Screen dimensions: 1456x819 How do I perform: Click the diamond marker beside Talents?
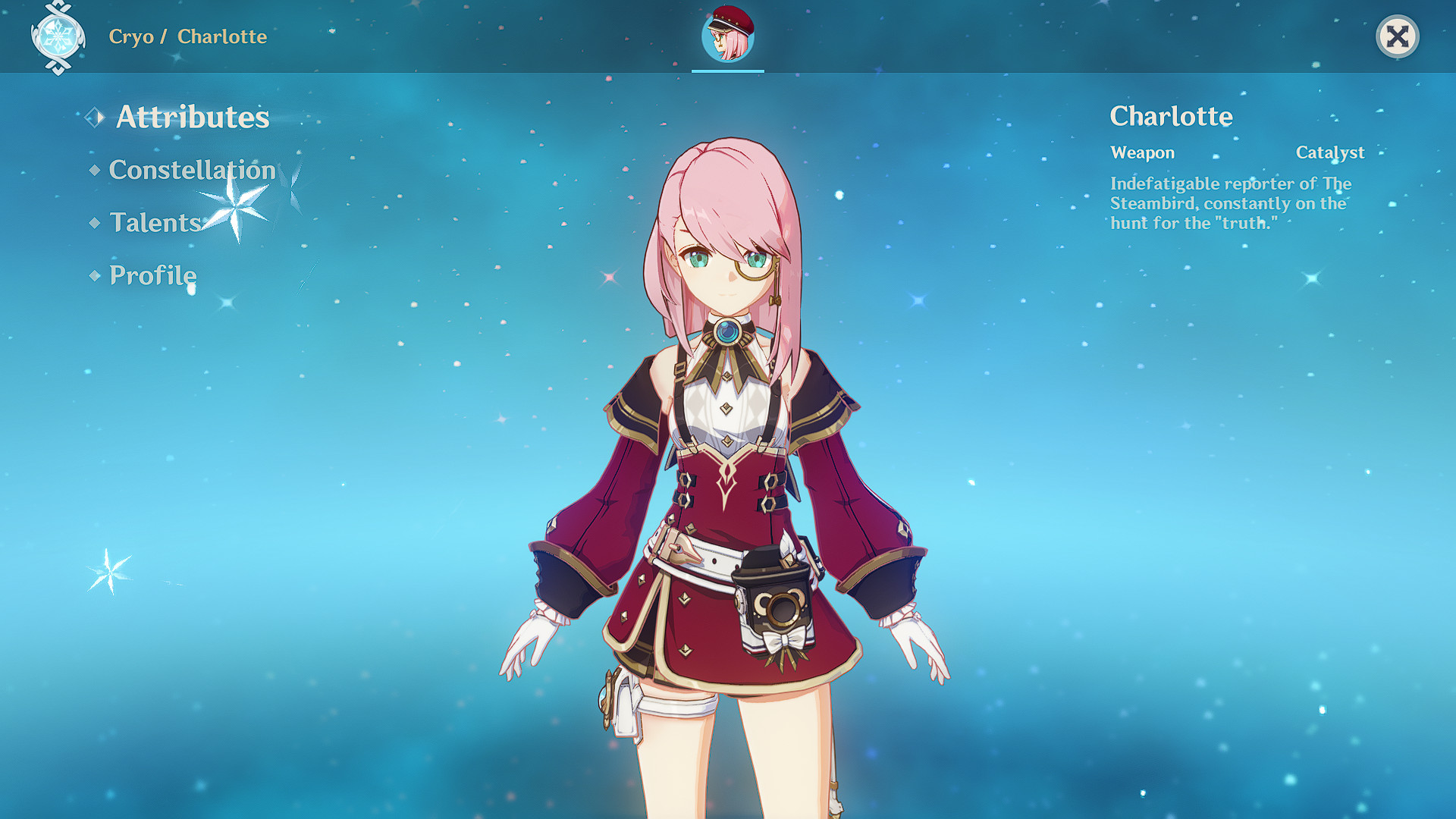[x=94, y=224]
